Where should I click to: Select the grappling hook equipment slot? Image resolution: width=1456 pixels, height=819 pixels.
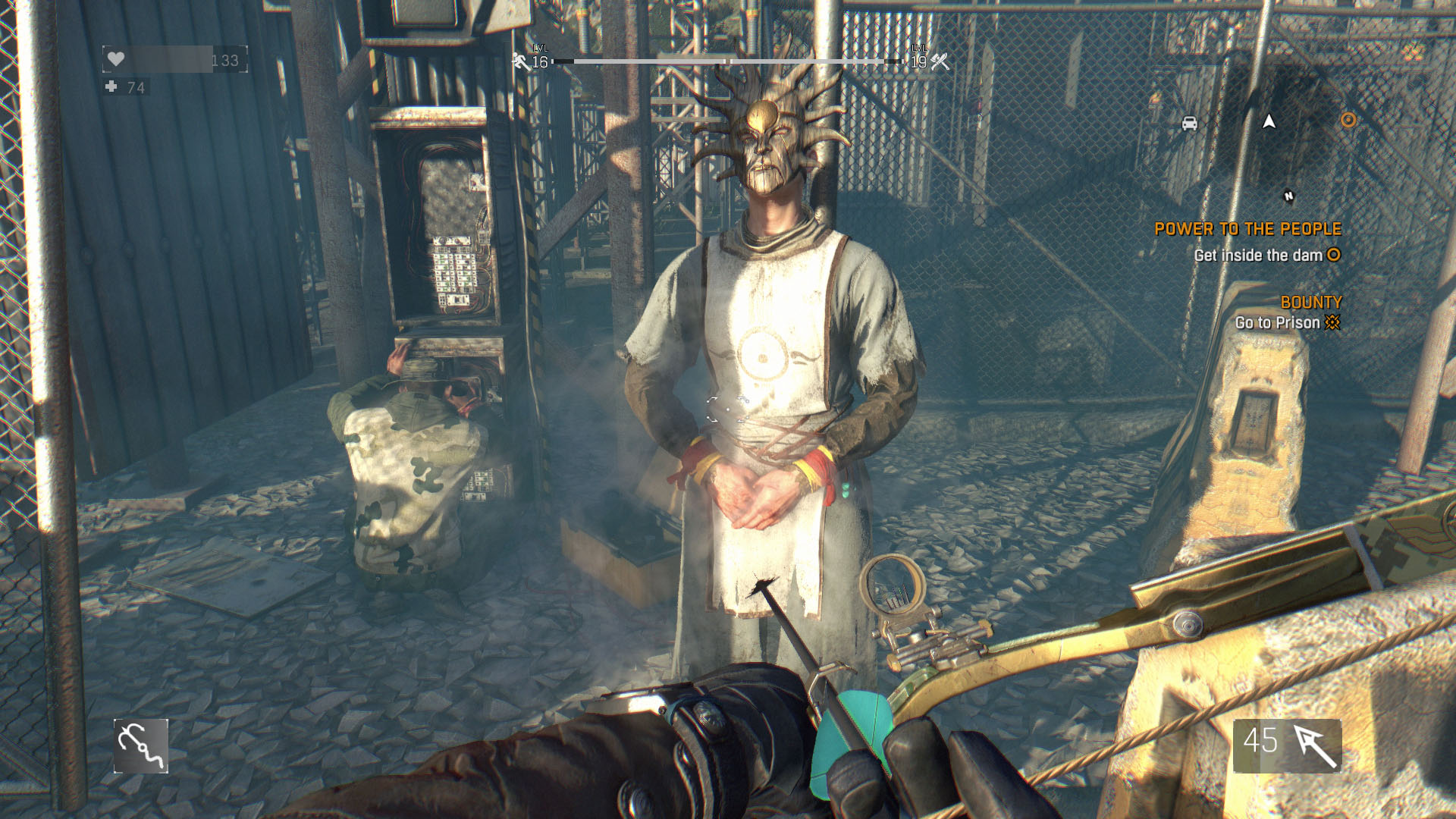(141, 746)
